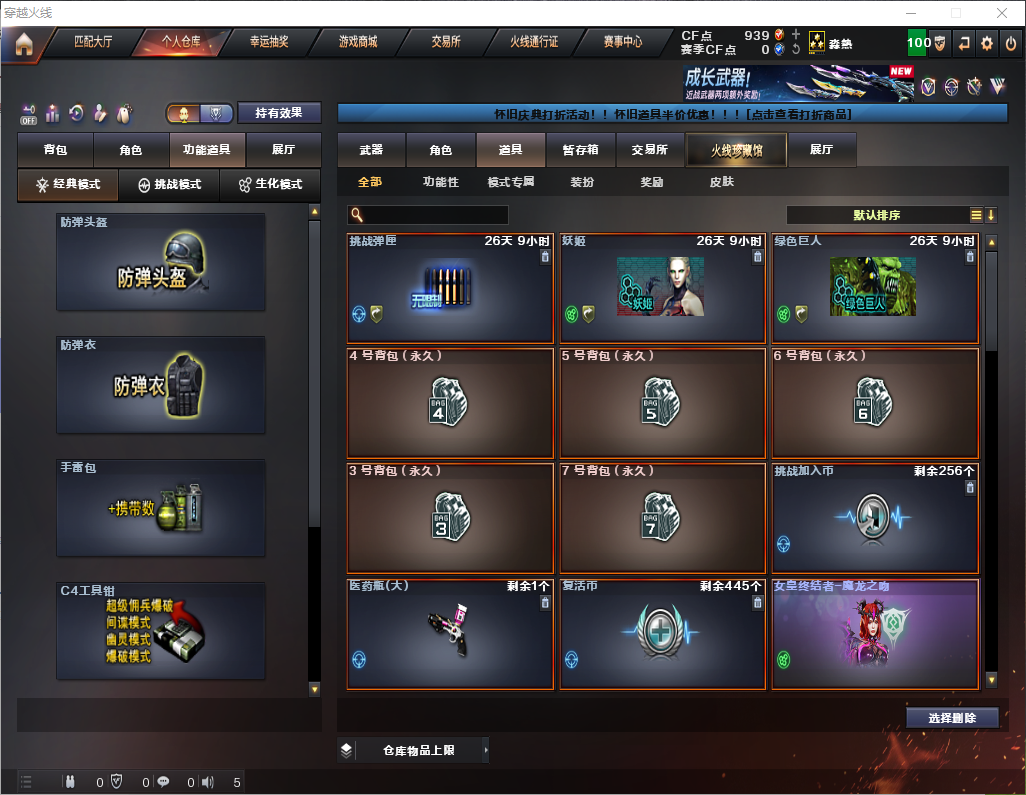Open the 游戏商城 game shop
1026x795 pixels.
[357, 43]
